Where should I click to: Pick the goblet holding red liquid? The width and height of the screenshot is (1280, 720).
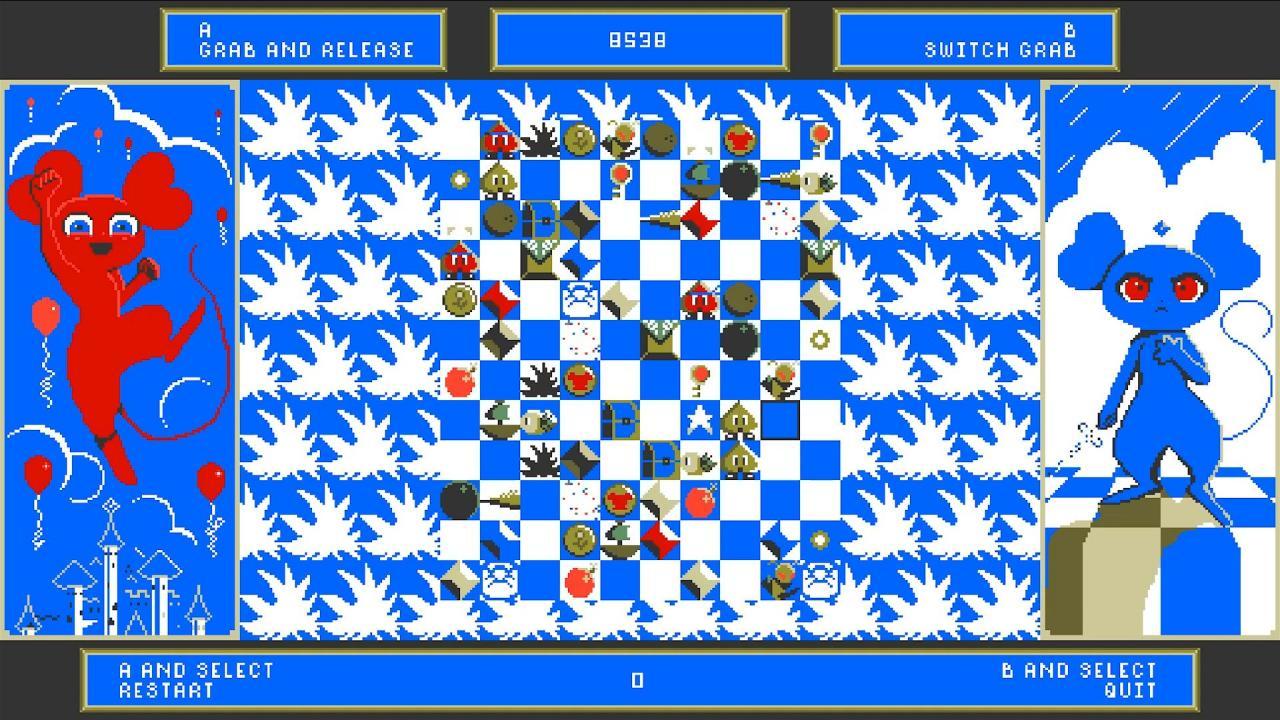pos(580,381)
